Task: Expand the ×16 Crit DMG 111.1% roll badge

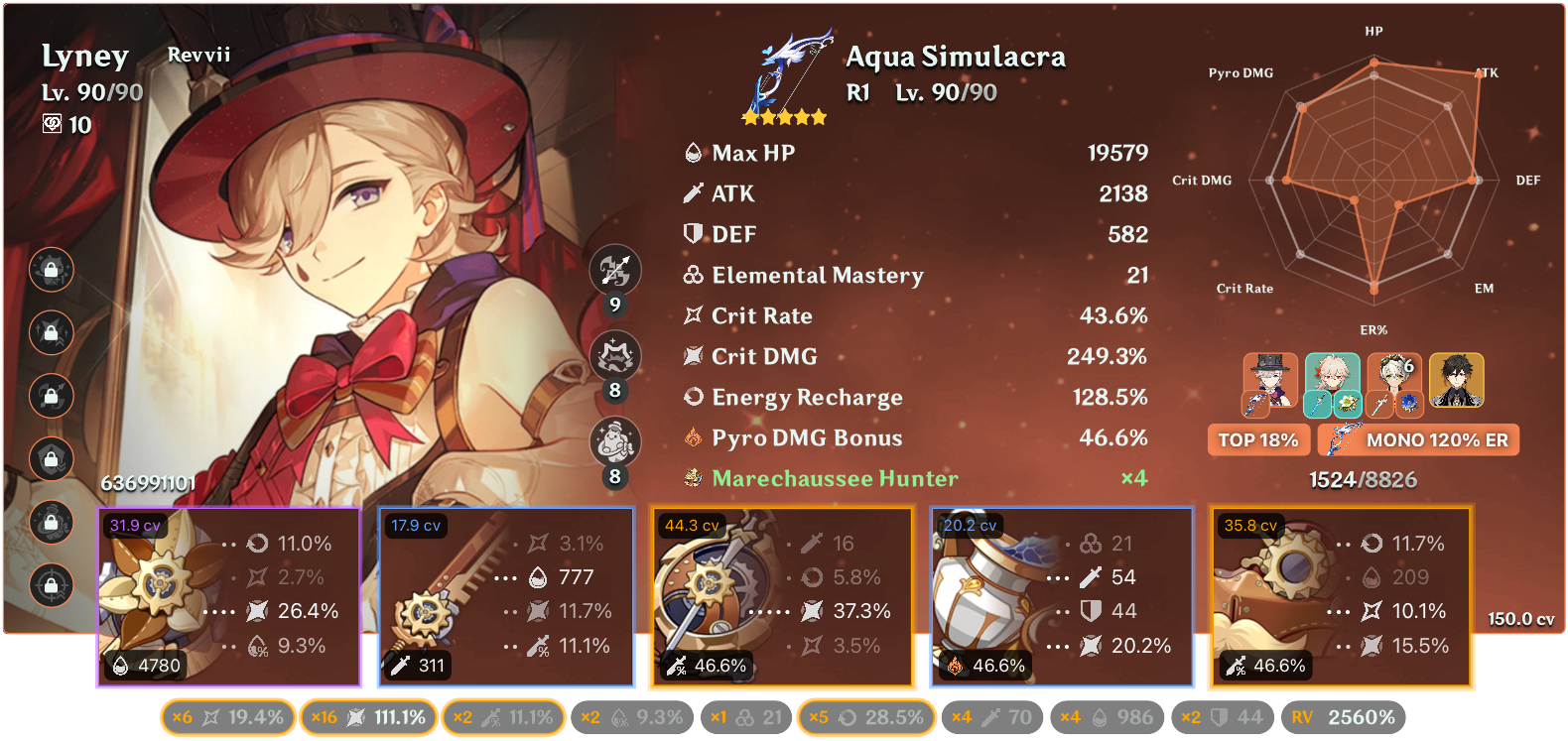Action: click(x=368, y=716)
